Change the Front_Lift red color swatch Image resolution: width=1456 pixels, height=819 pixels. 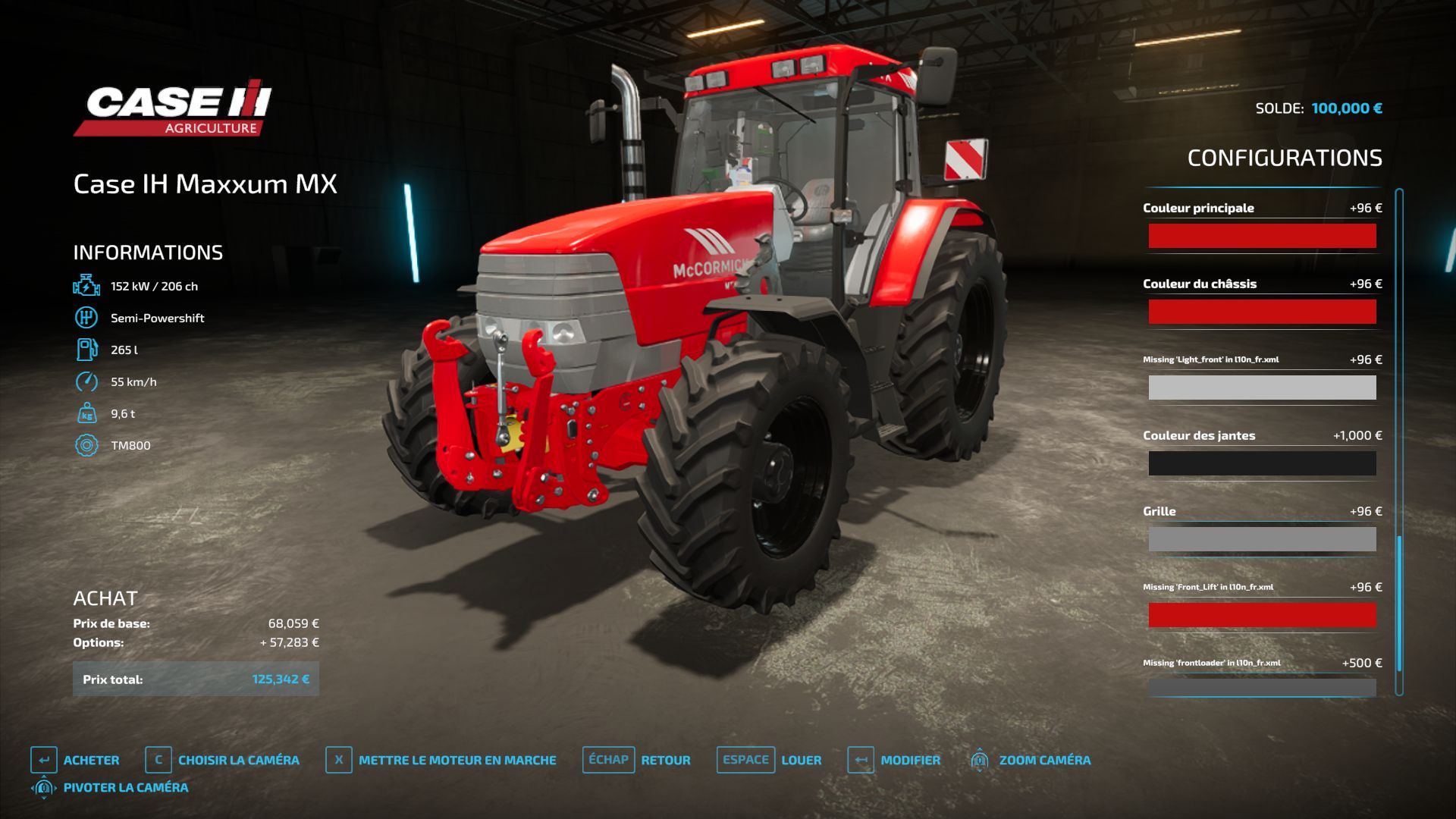pyautogui.click(x=1262, y=615)
